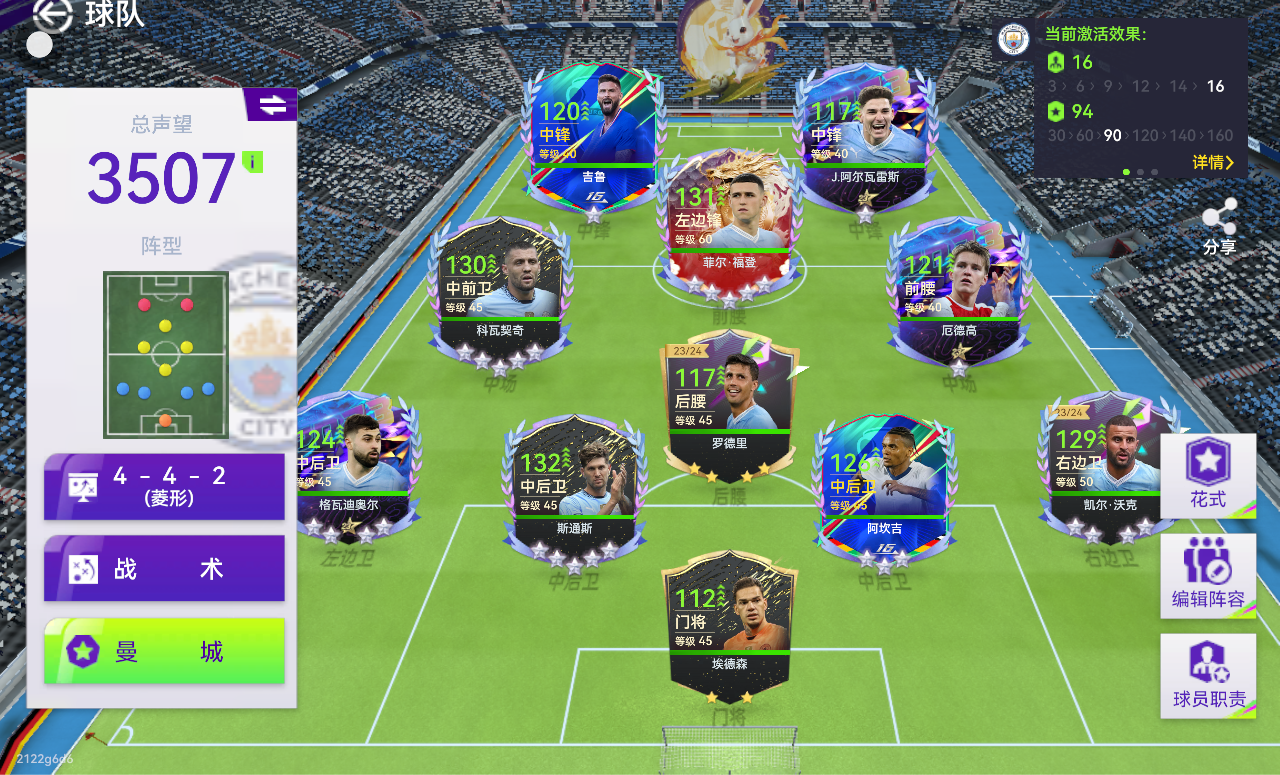Image resolution: width=1280 pixels, height=775 pixels.
Task: Show the 总声望 info tooltip
Action: 253,162
